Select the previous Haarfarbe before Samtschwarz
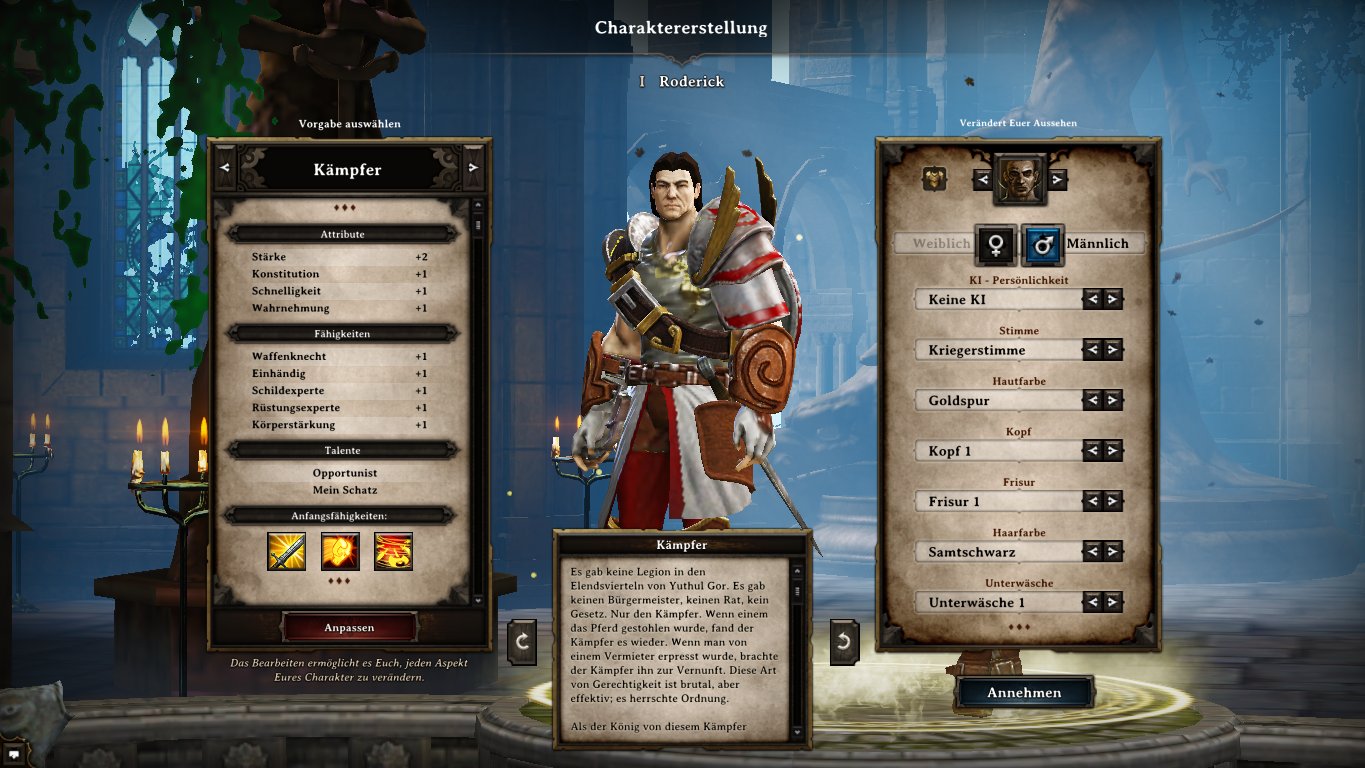The height and width of the screenshot is (768, 1365). [1092, 552]
